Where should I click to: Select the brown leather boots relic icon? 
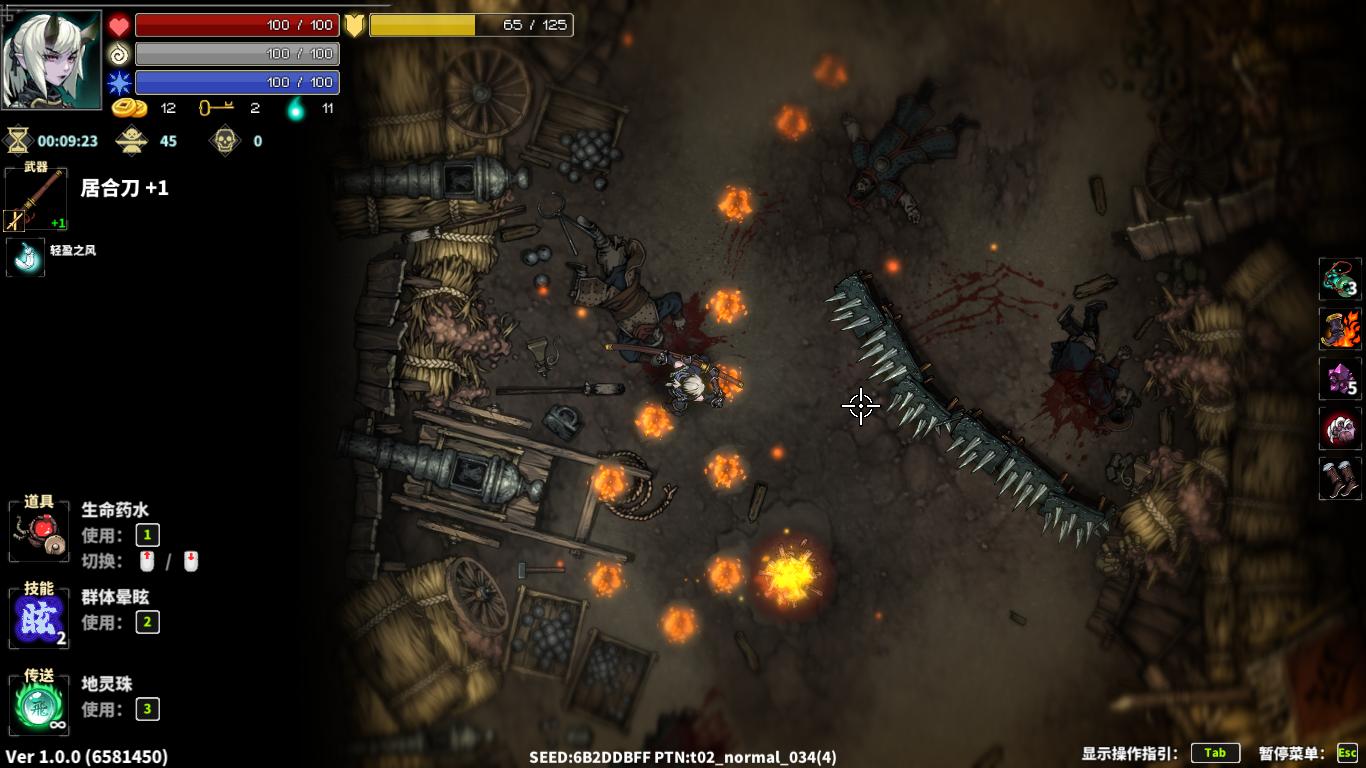(1340, 479)
